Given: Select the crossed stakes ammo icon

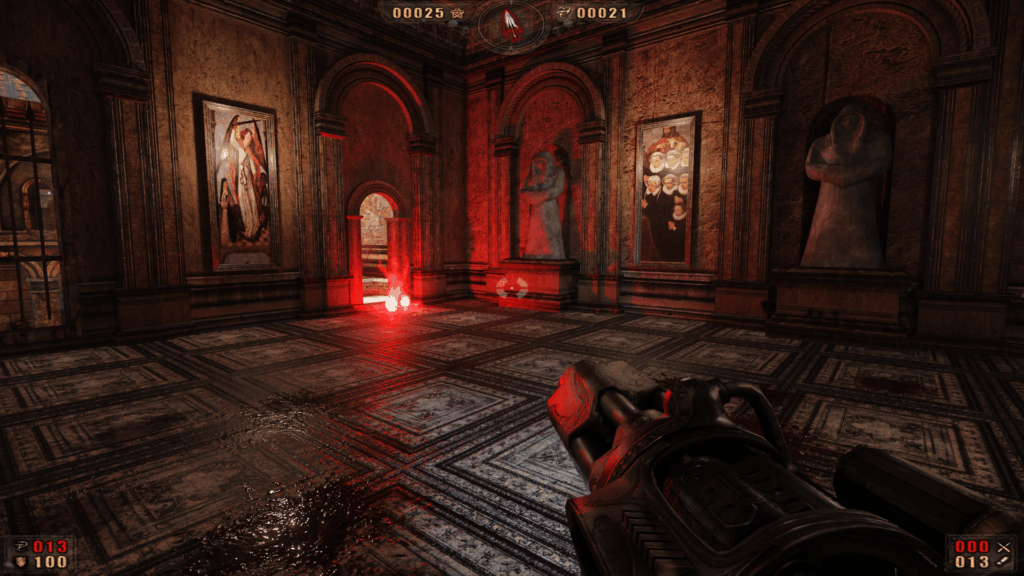Looking at the screenshot, I should click(x=1003, y=546).
